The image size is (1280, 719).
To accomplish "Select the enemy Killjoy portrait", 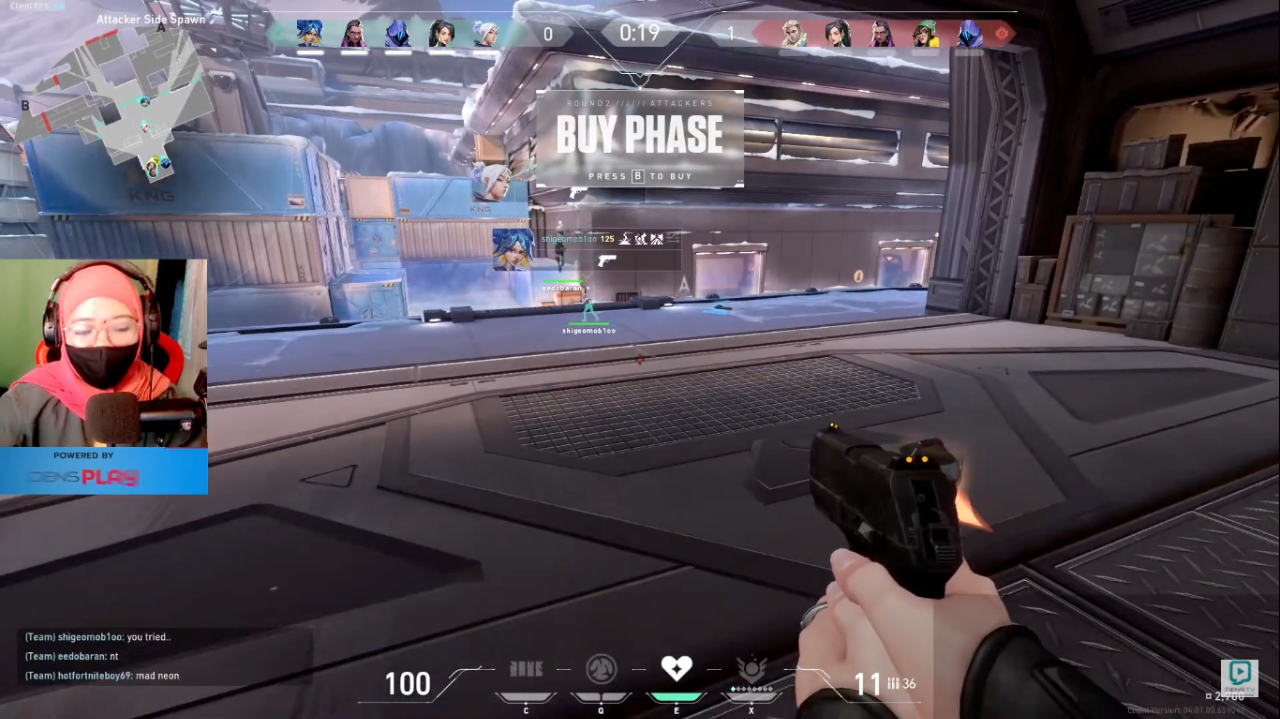I will point(925,33).
